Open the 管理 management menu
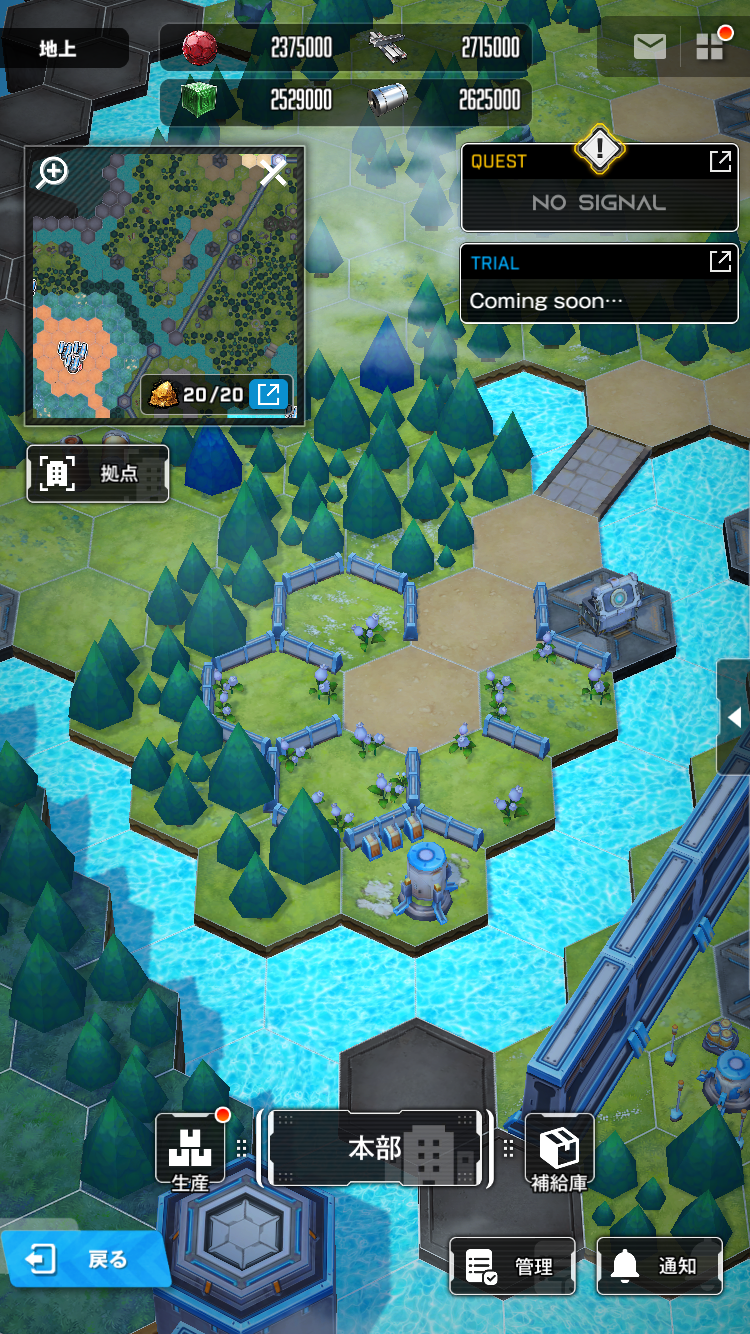750x1334 pixels. pos(512,1266)
